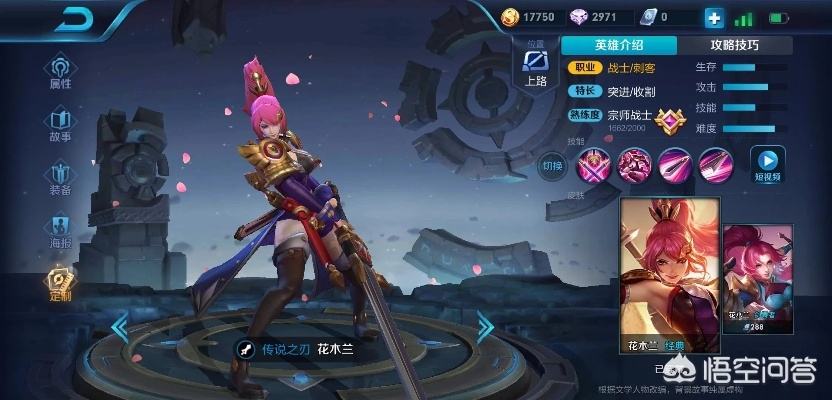Open the 故事 story section
Image resolution: width=832 pixels, height=400 pixels.
(x=60, y=124)
